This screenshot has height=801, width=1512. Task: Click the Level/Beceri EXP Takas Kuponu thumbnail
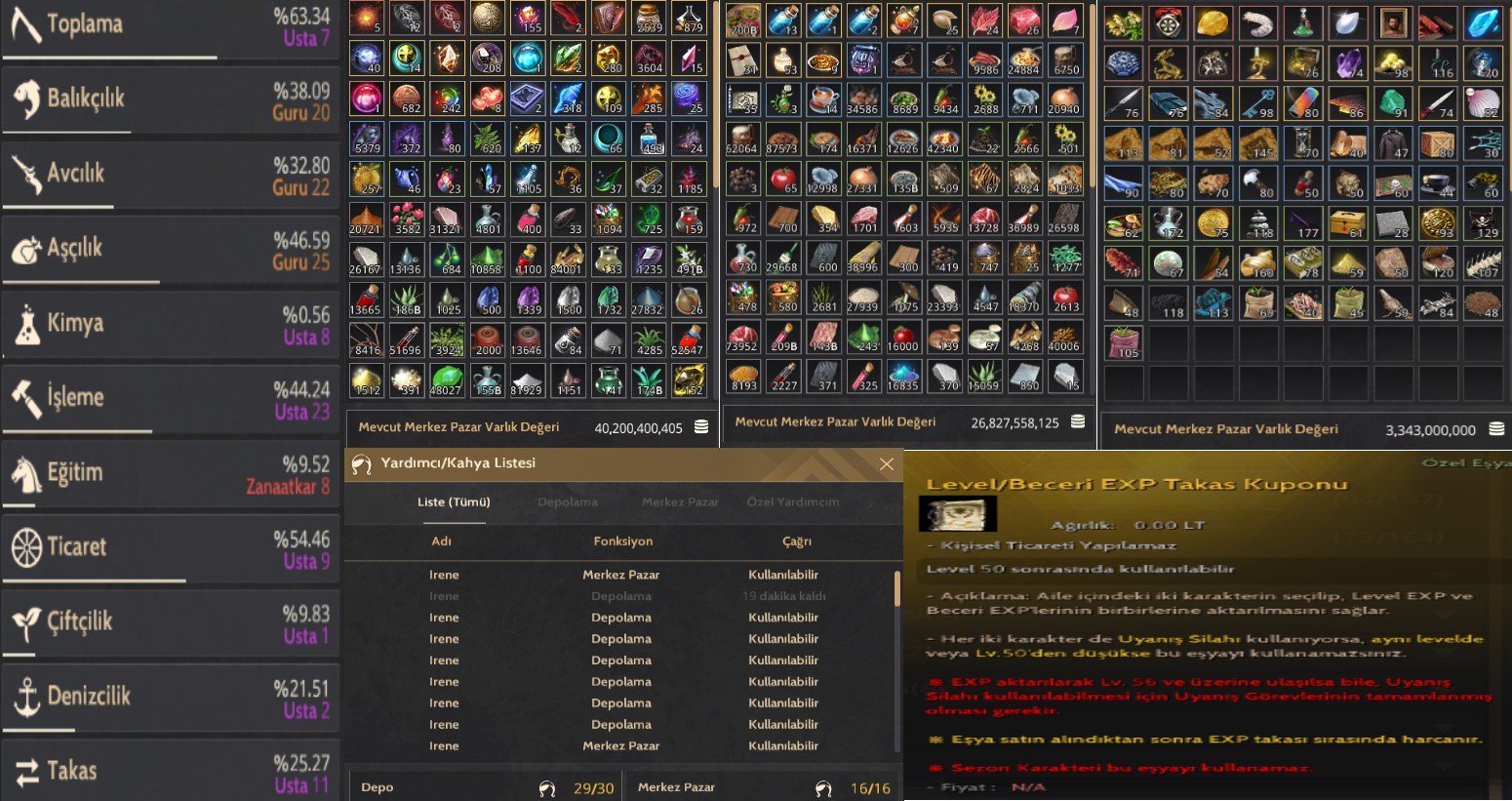(957, 512)
